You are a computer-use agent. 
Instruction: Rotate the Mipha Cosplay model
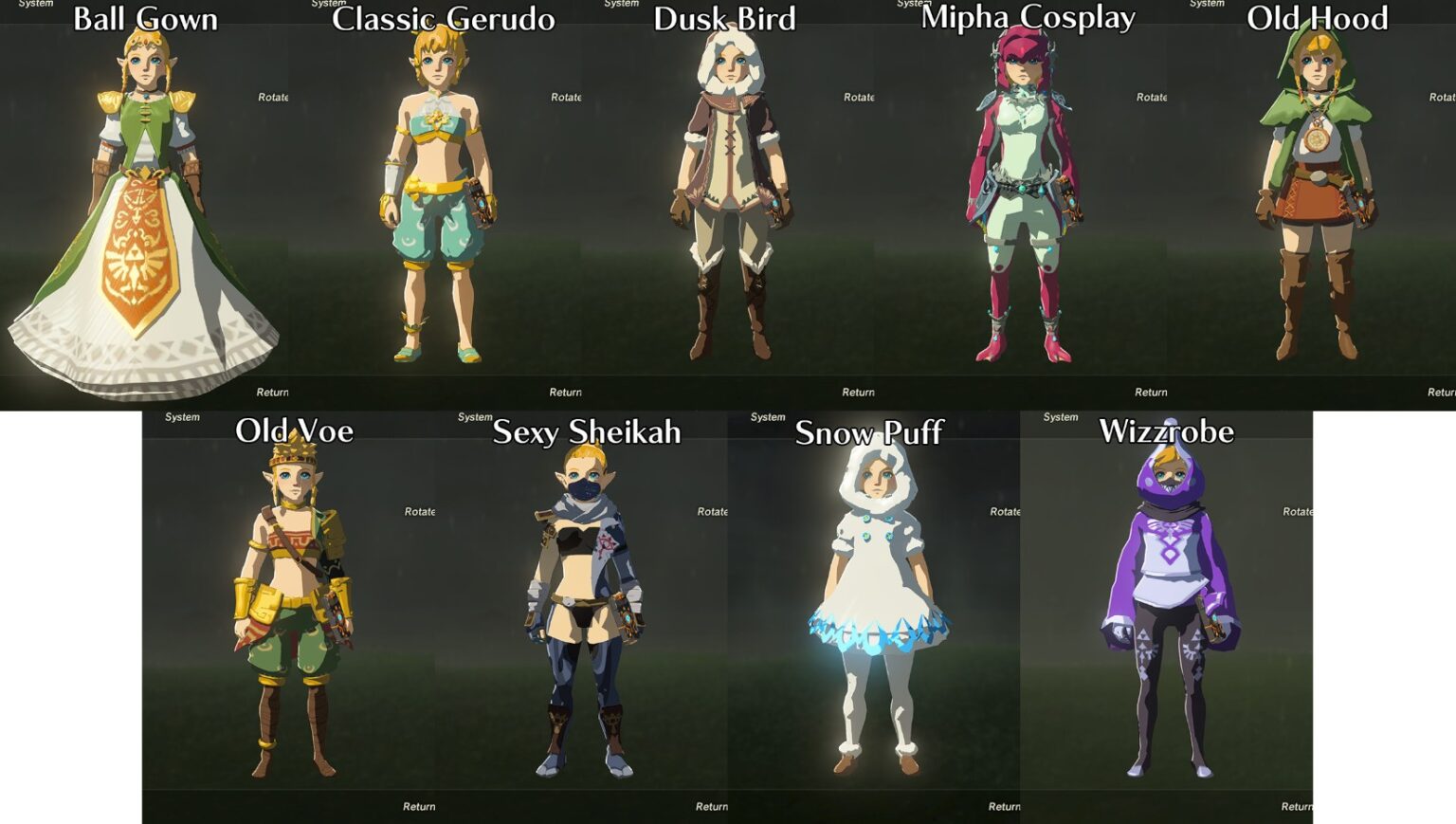(1149, 97)
